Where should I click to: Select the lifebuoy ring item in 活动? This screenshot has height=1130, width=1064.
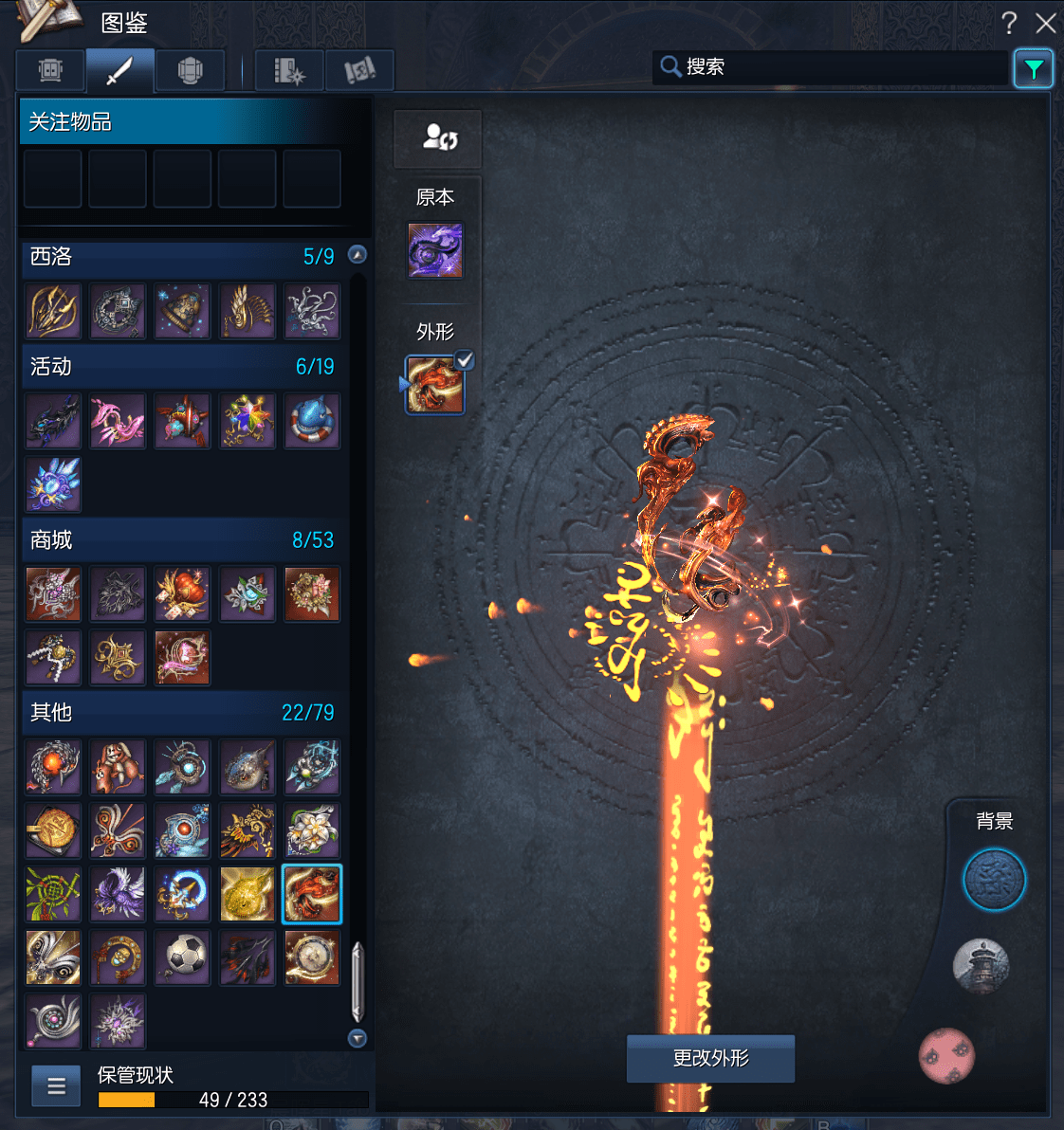tap(312, 421)
